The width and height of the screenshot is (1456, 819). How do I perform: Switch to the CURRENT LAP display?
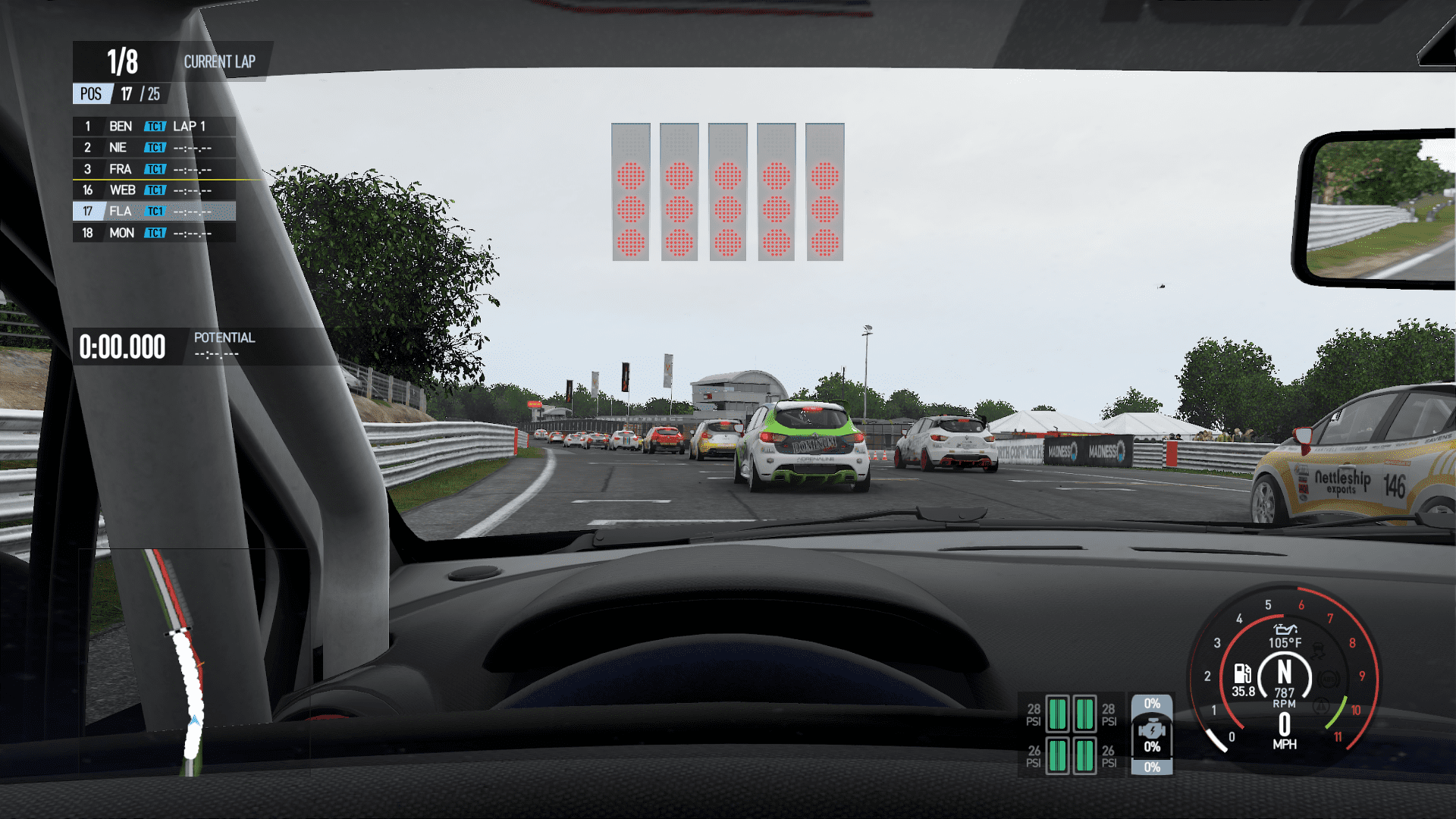pyautogui.click(x=221, y=62)
